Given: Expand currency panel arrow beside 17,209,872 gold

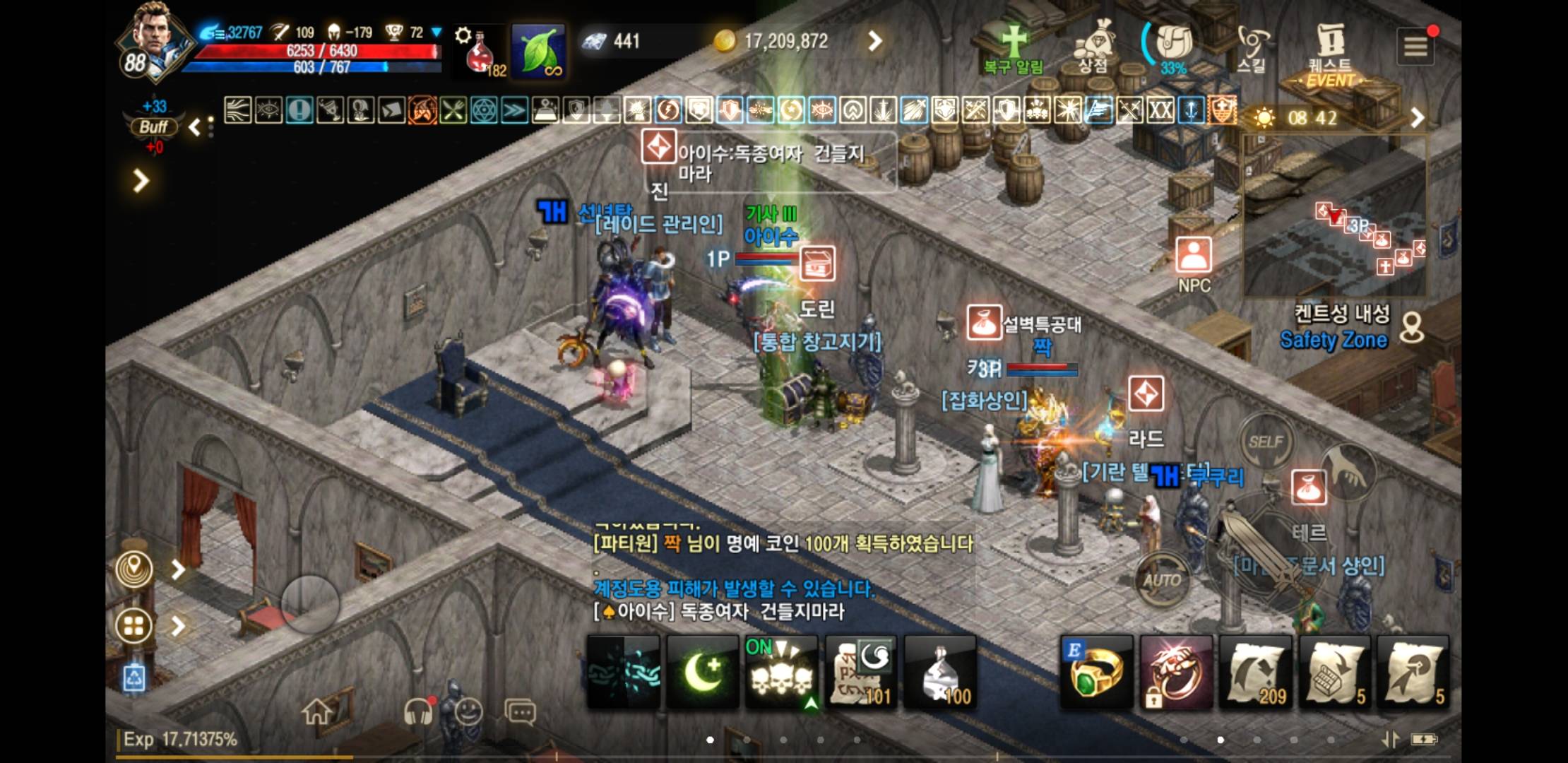Looking at the screenshot, I should (874, 41).
